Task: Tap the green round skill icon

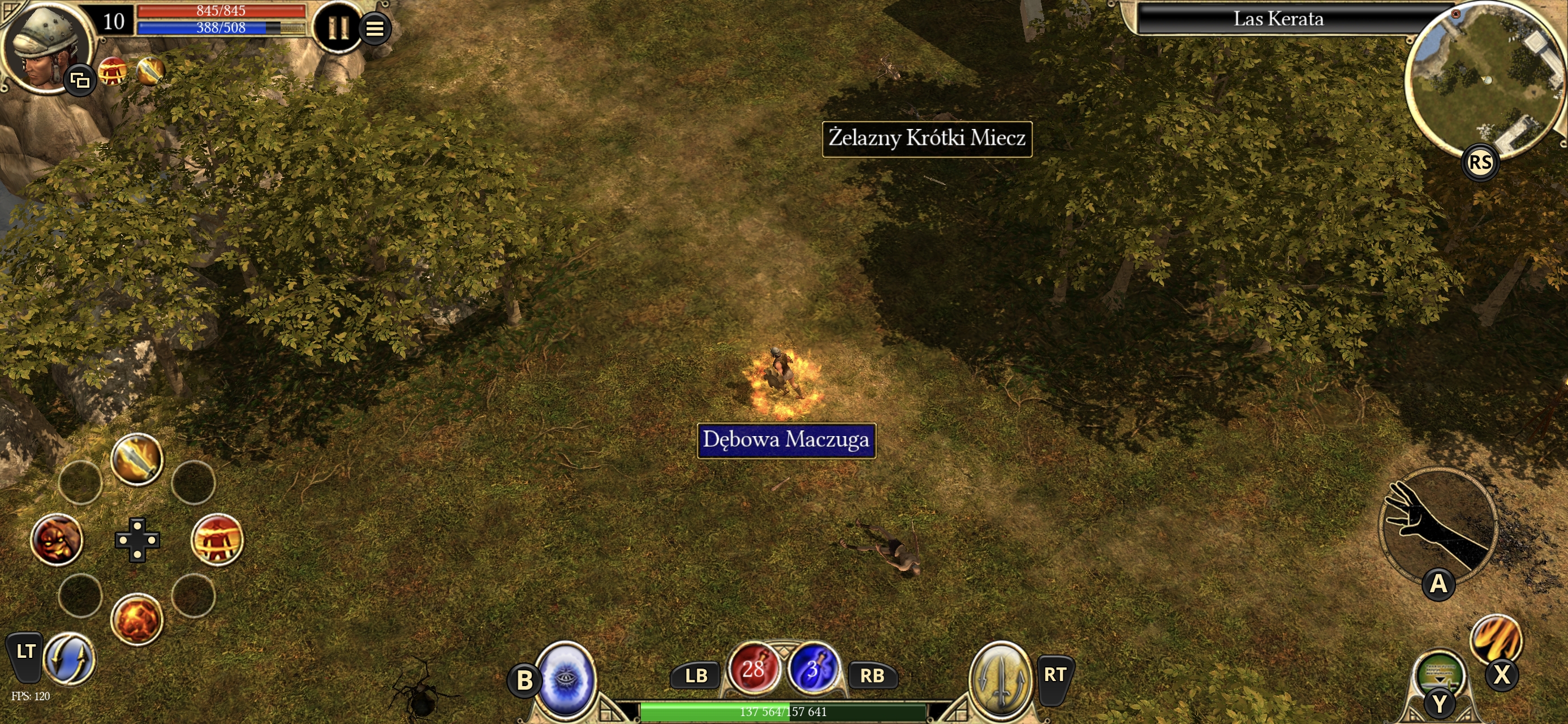Action: 1440,673
